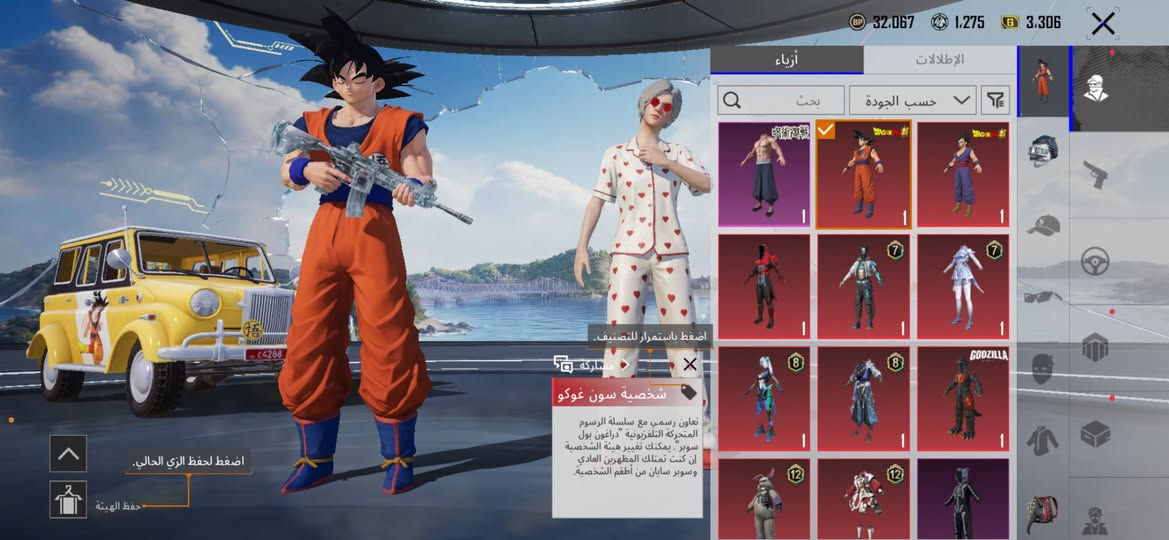Select the orange Goku outfit tile
The width and height of the screenshot is (1169, 540).
[x=863, y=175]
